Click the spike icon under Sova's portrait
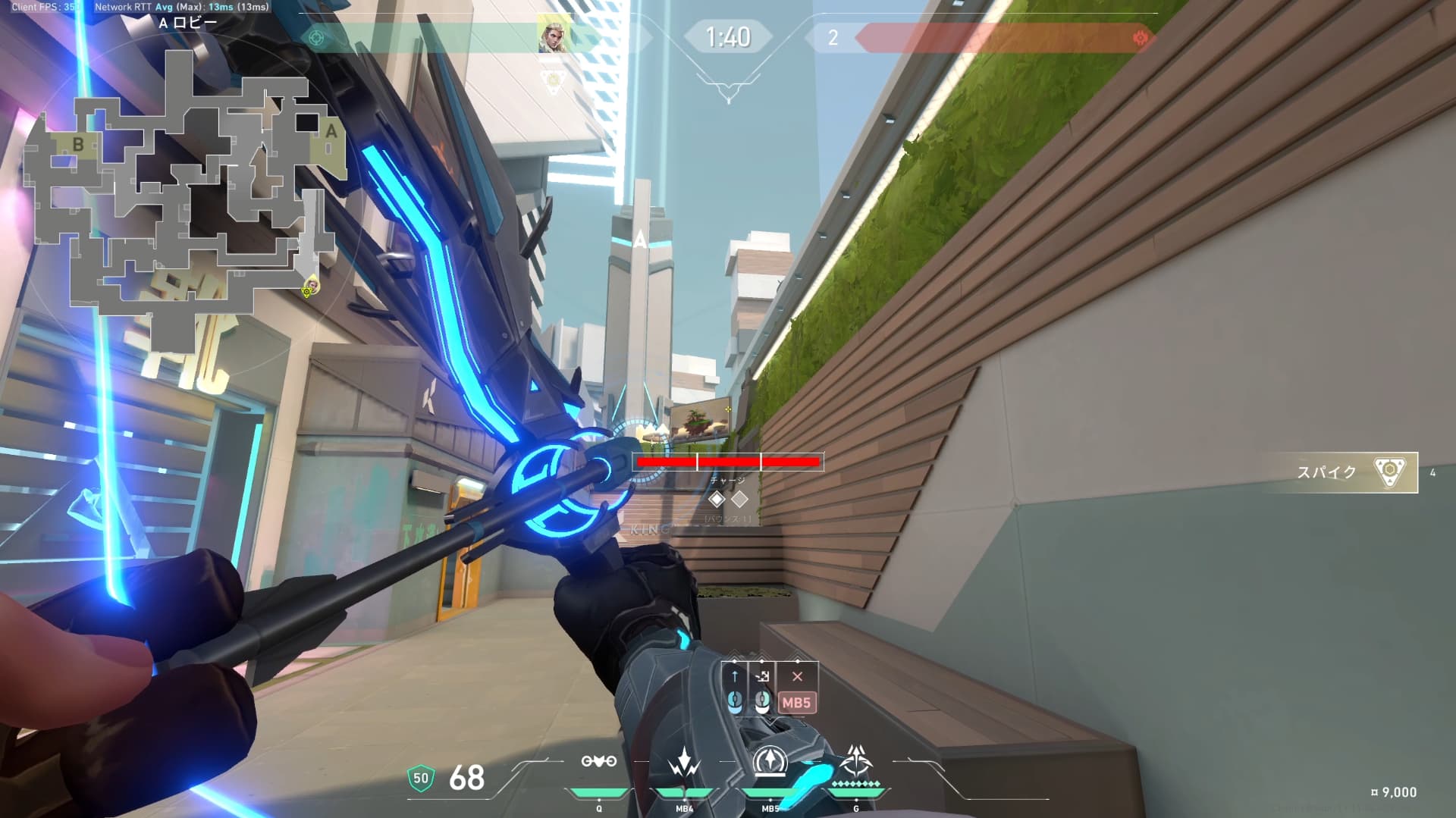Screen dimensions: 1456x818 click(554, 79)
